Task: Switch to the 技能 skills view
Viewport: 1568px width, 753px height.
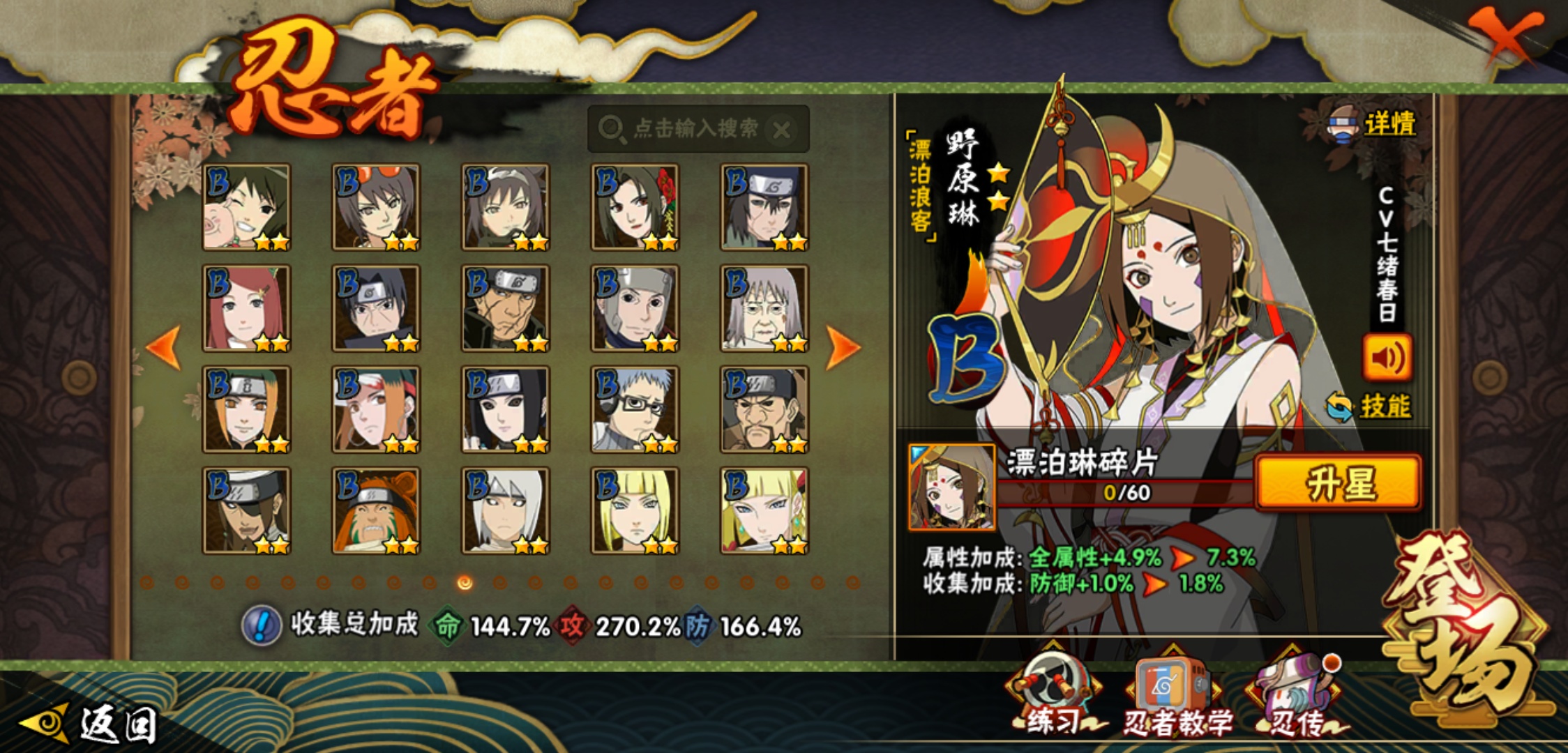Action: click(x=1384, y=406)
